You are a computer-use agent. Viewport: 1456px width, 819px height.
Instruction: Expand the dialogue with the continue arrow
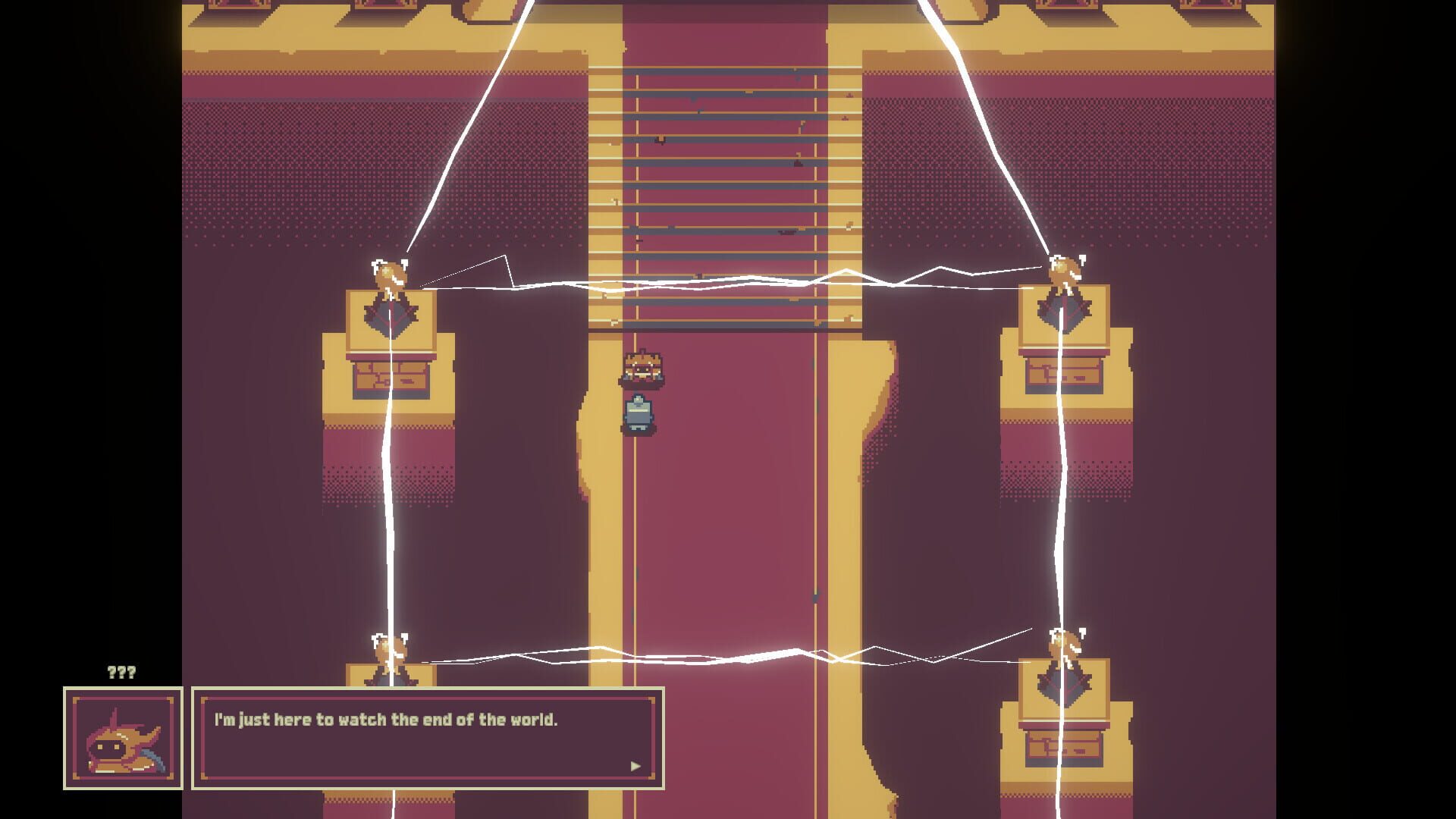[634, 766]
